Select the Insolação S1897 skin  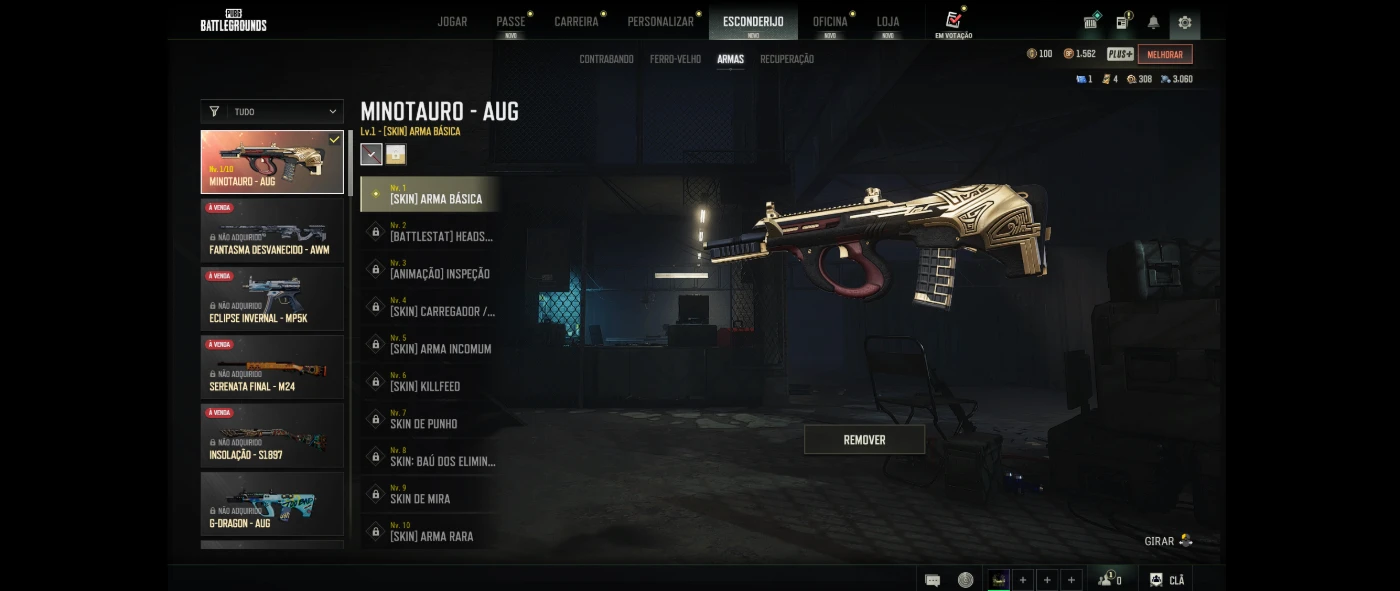point(272,435)
